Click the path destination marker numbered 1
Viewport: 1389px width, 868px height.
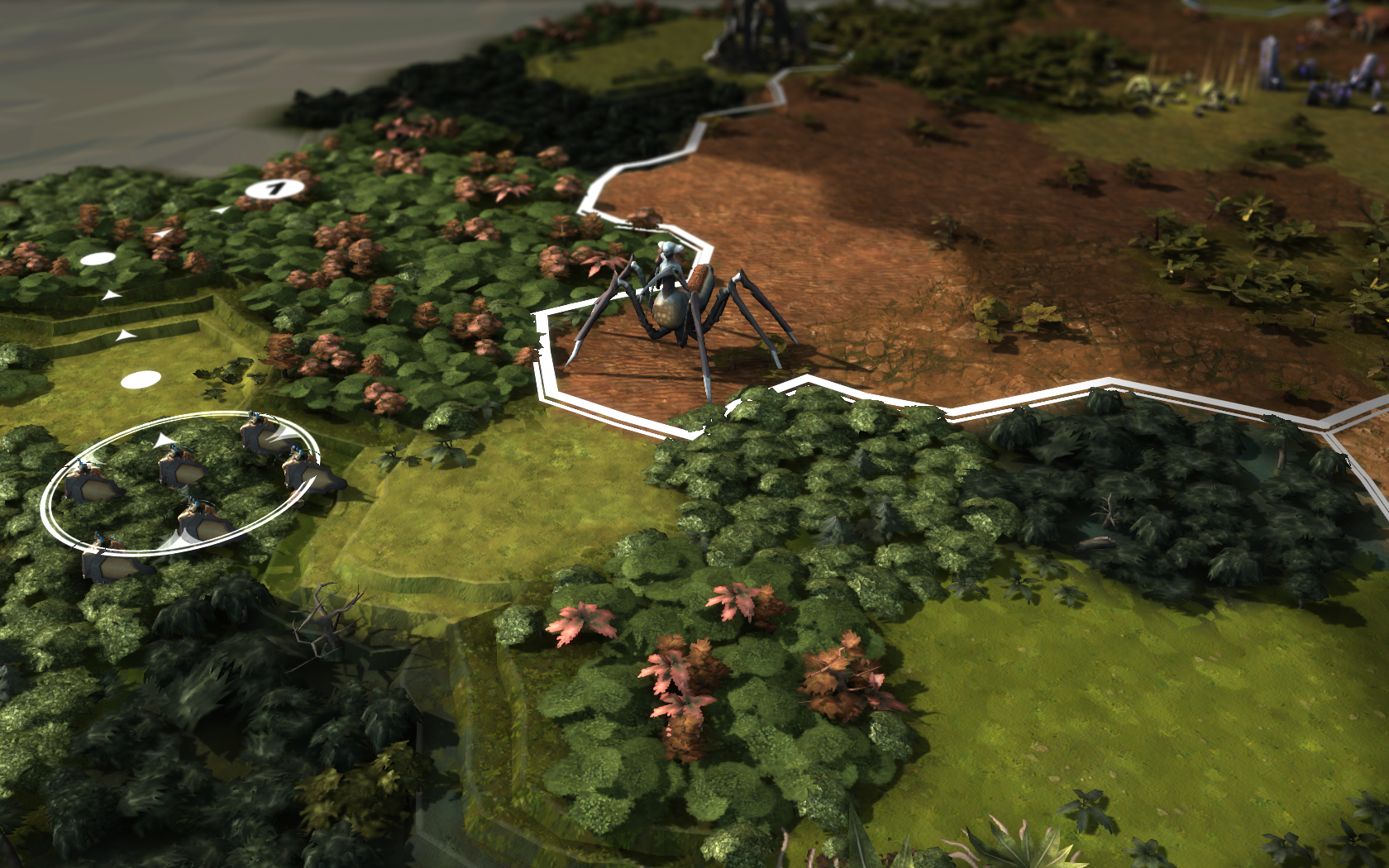274,190
